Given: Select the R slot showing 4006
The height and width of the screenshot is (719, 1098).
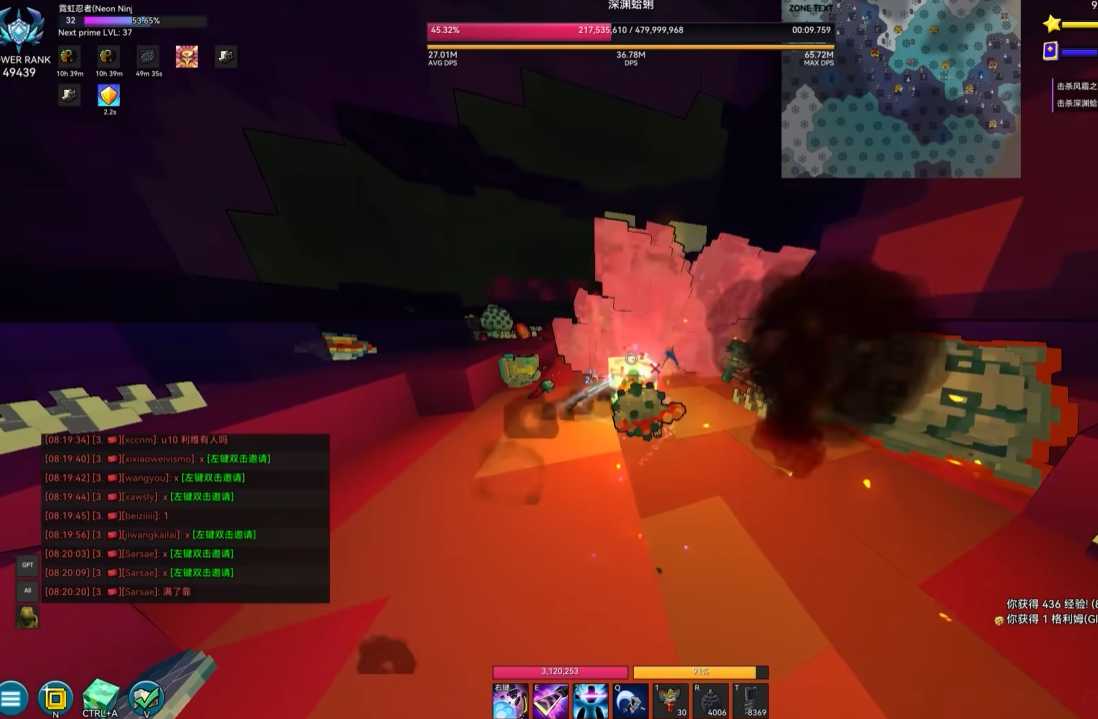Looking at the screenshot, I should click(x=710, y=701).
